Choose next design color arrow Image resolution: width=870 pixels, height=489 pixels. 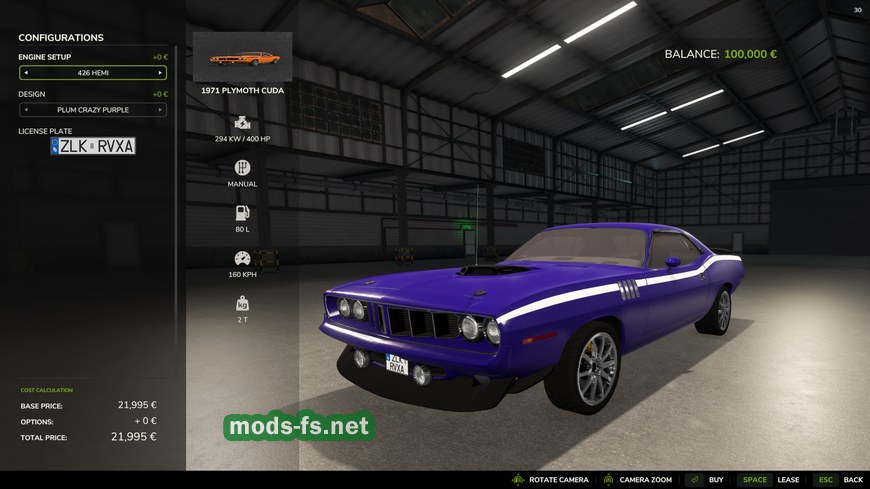[160, 110]
